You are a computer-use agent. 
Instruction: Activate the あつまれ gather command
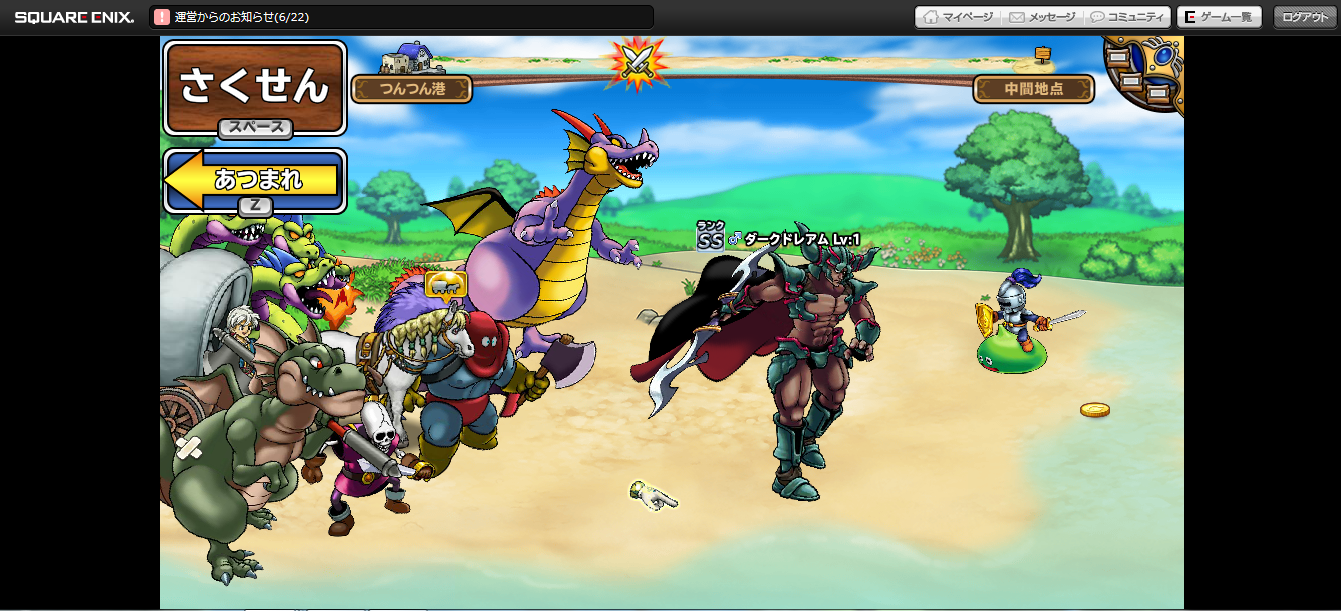pos(255,180)
